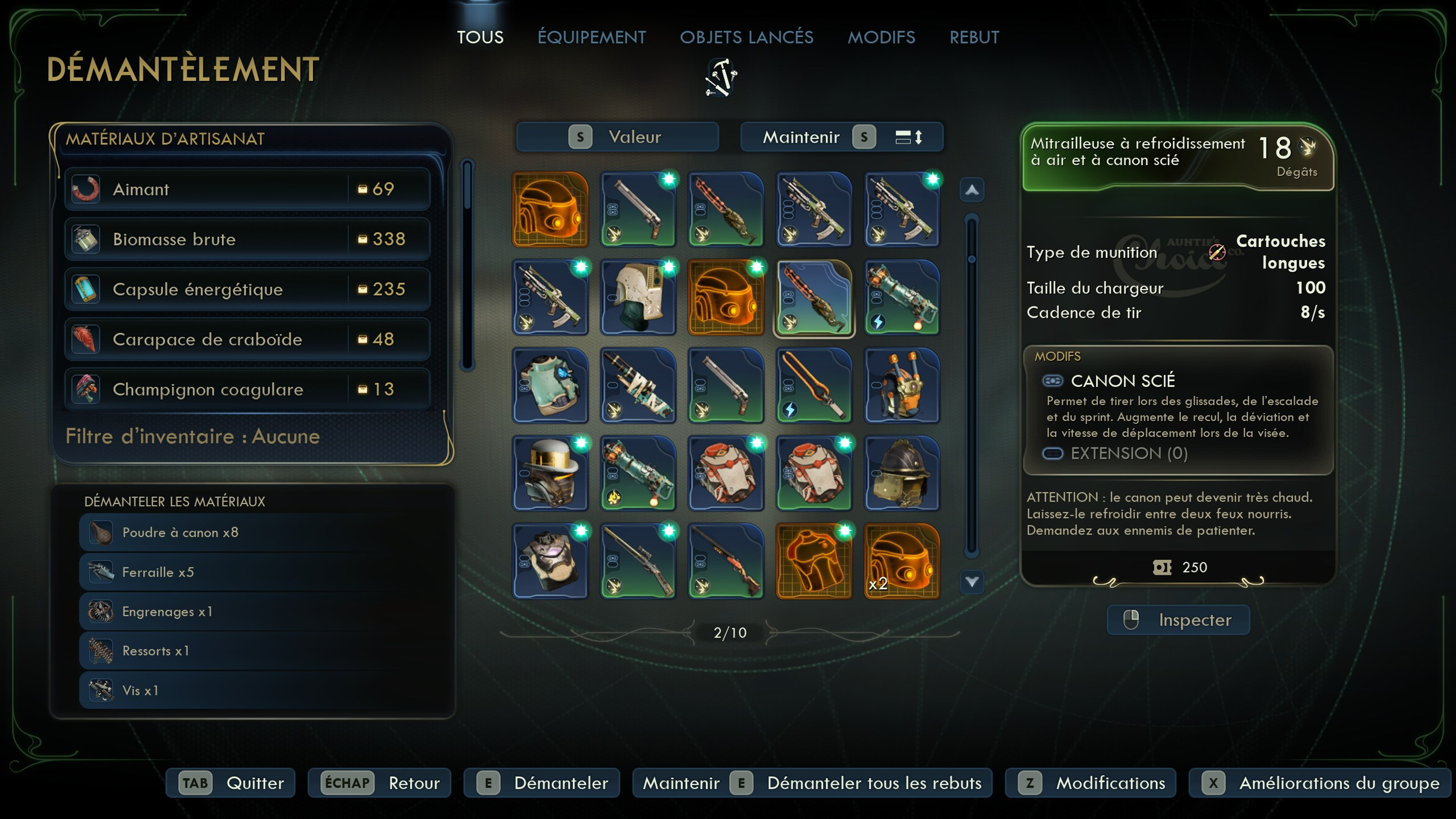The image size is (1456, 819).
Task: Switch to the ÉQUIPEMENT tab
Action: click(x=591, y=37)
